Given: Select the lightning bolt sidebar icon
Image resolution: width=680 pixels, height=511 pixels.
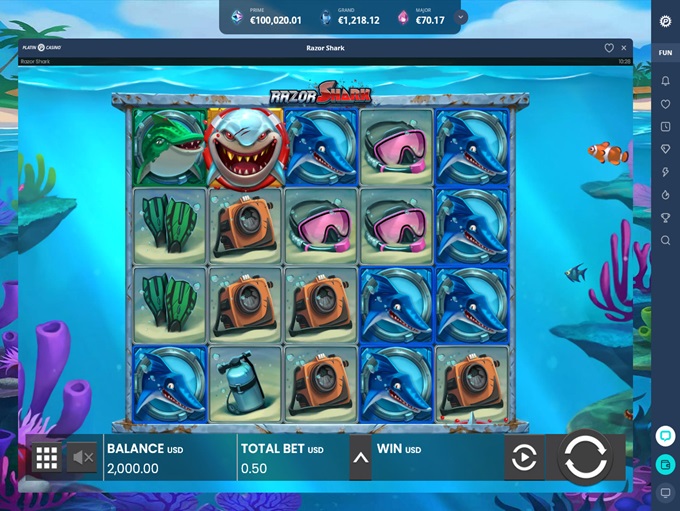Looking at the screenshot, I should coord(665,173).
